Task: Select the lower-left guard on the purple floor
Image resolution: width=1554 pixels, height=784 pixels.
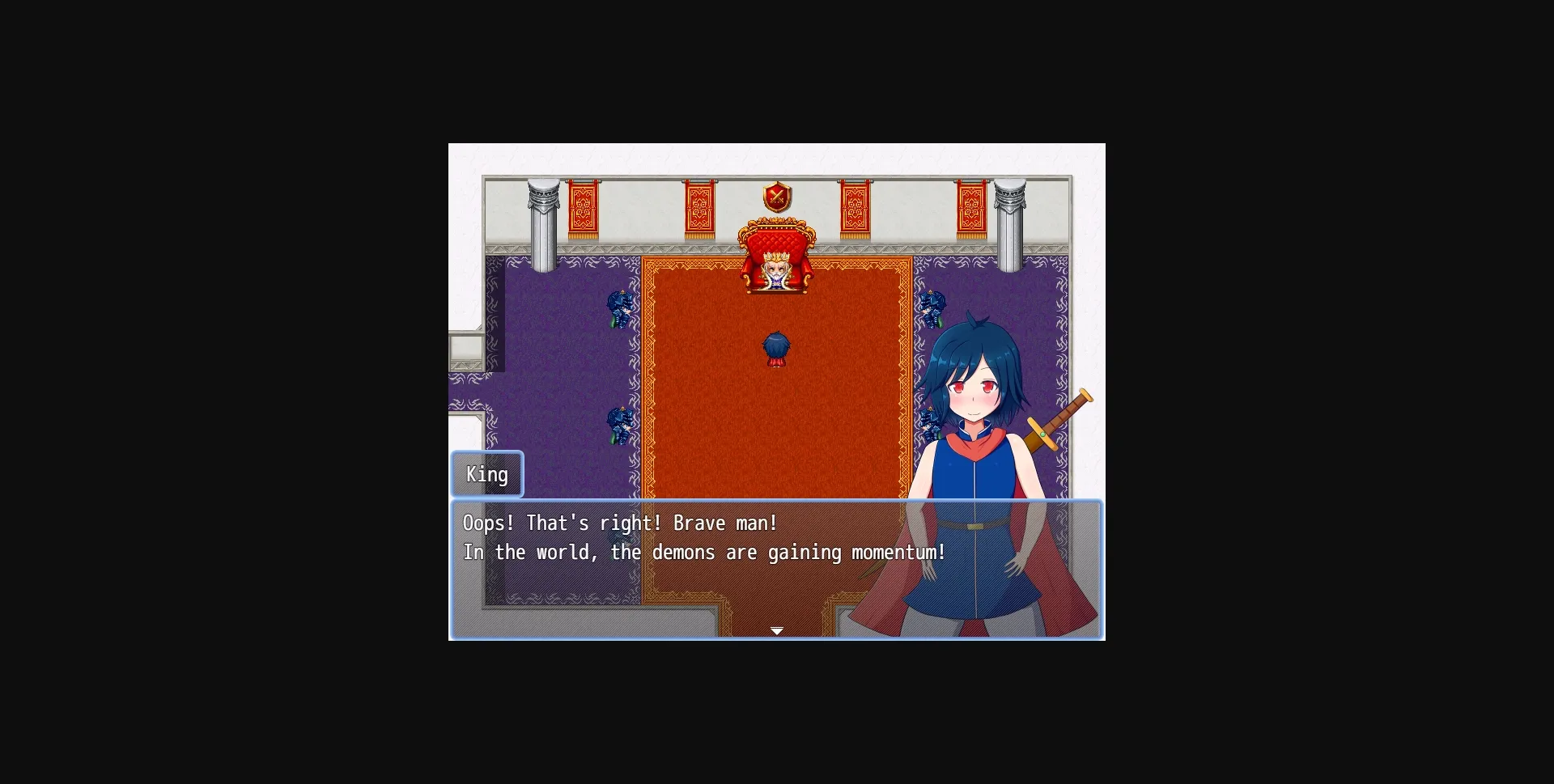Action: pos(618,422)
